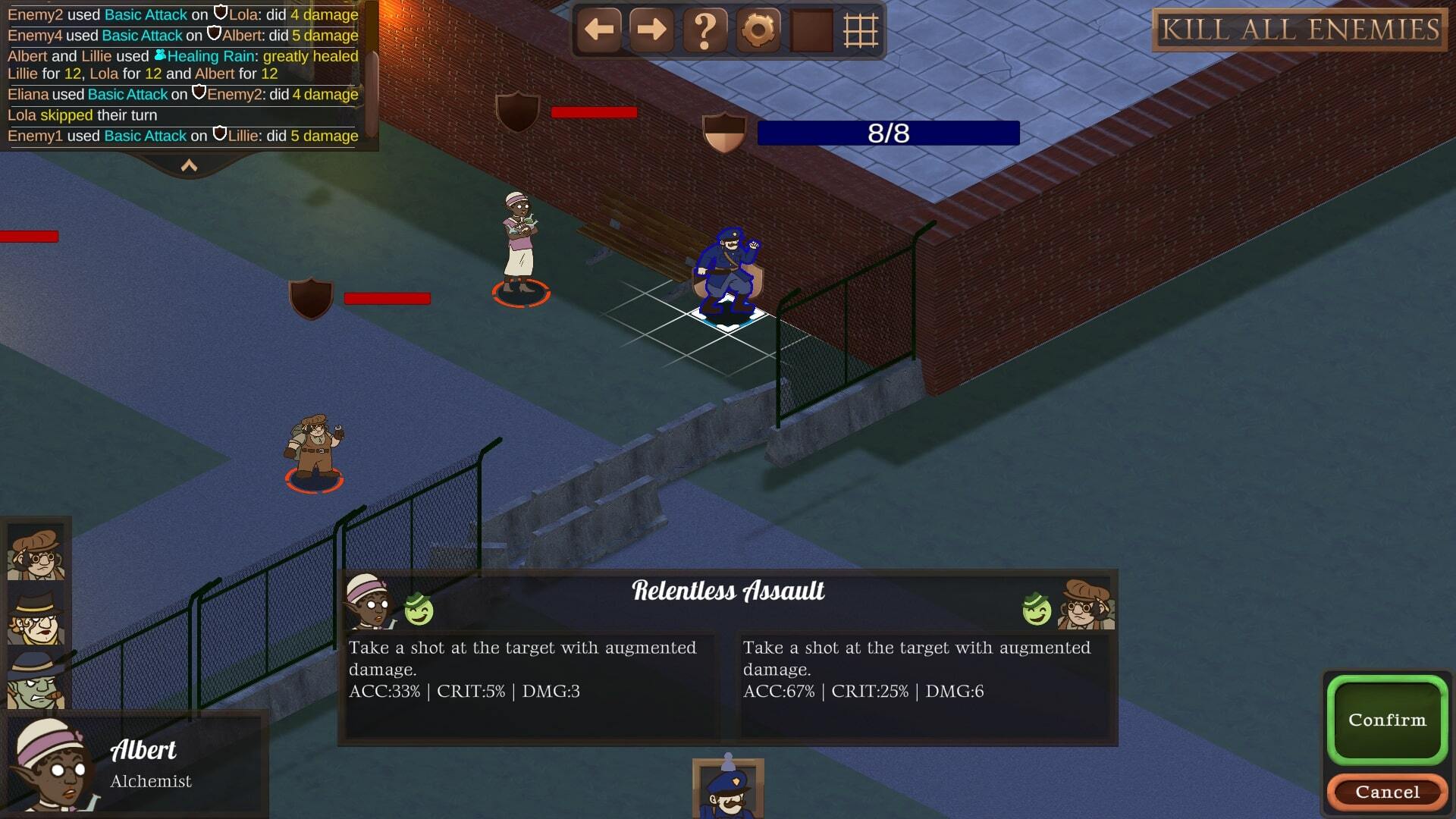This screenshot has width=1456, height=819.
Task: Click the plain brown square toolbar button
Action: click(811, 30)
